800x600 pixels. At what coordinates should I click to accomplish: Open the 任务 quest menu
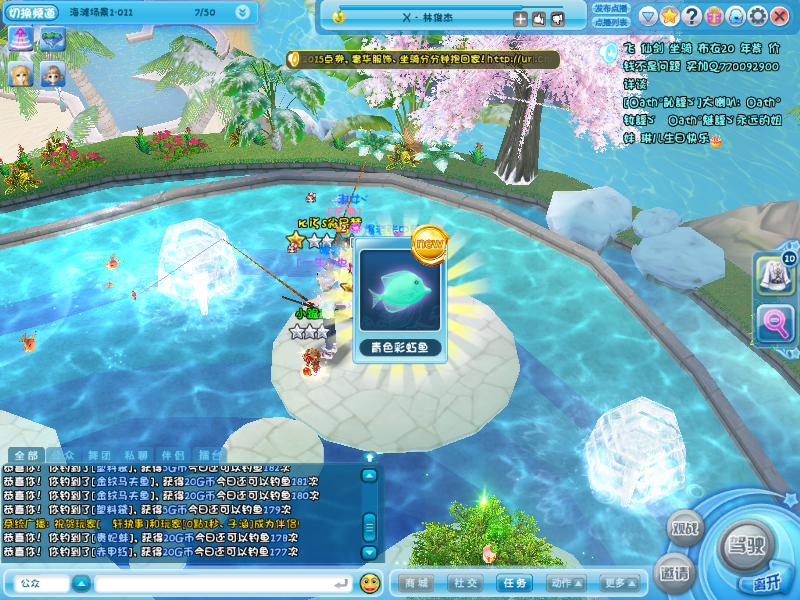point(516,582)
